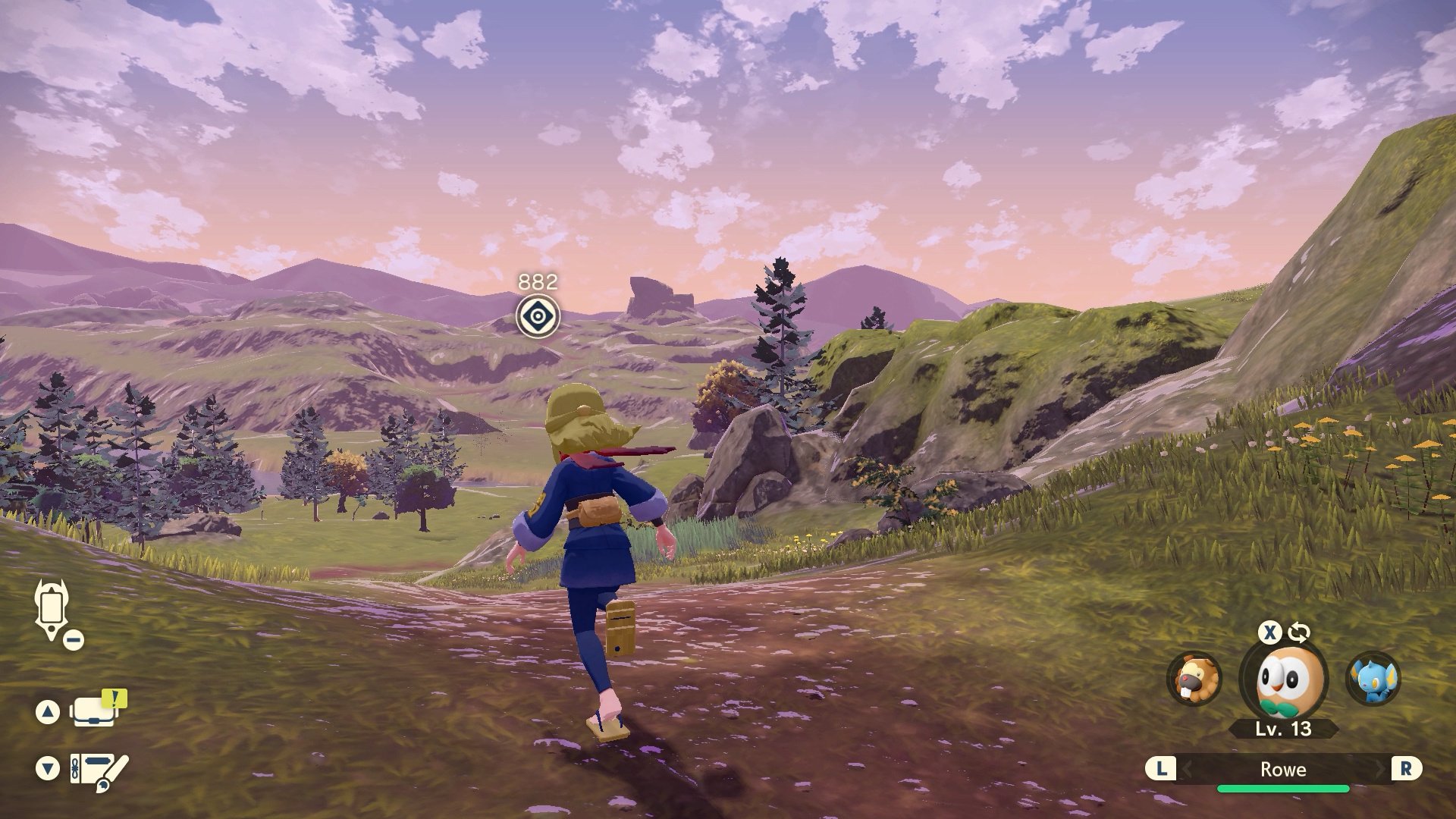Click the Rowe name bar
This screenshot has height=819, width=1456.
(1283, 770)
